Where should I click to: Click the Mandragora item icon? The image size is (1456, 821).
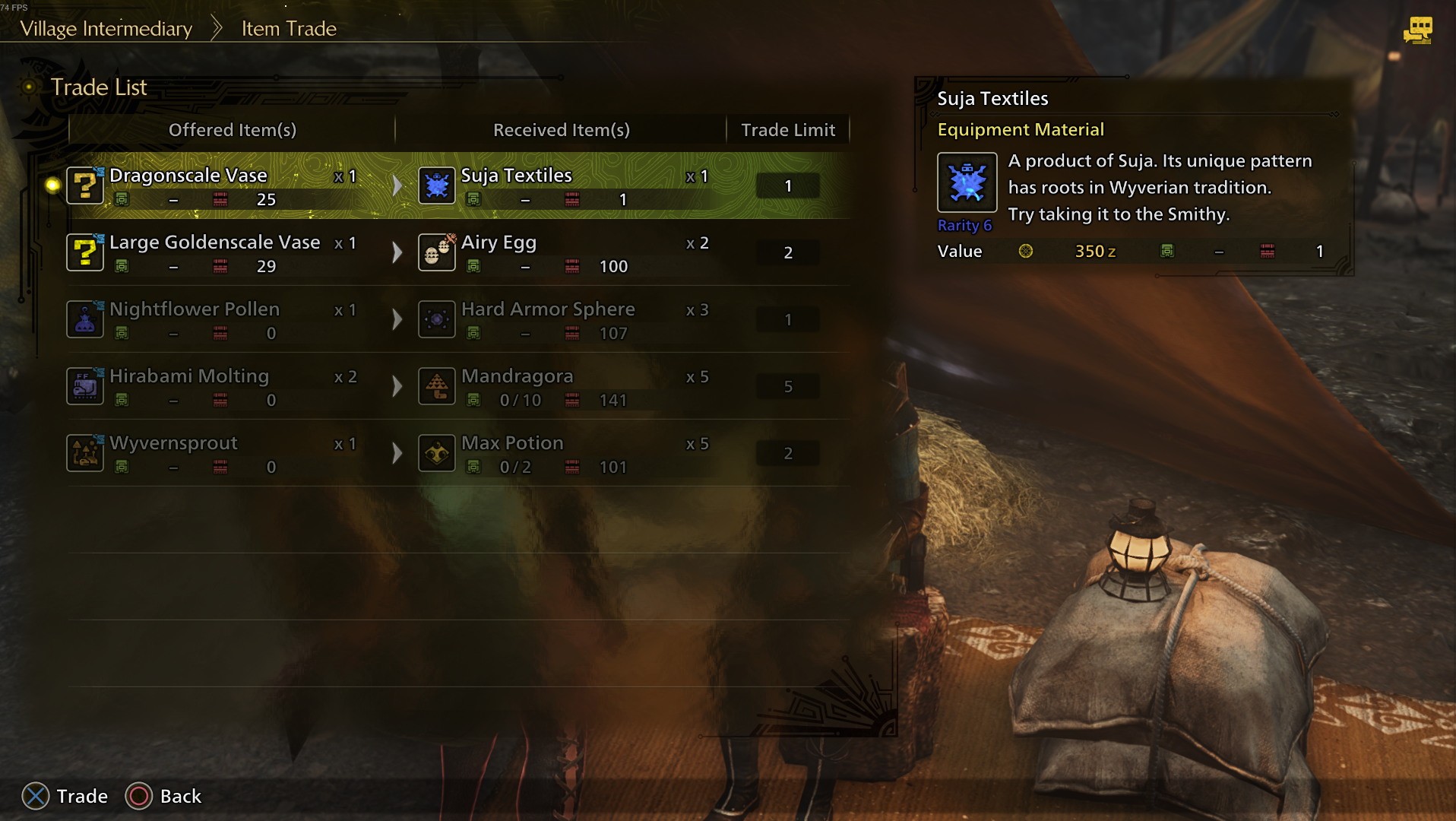point(437,386)
